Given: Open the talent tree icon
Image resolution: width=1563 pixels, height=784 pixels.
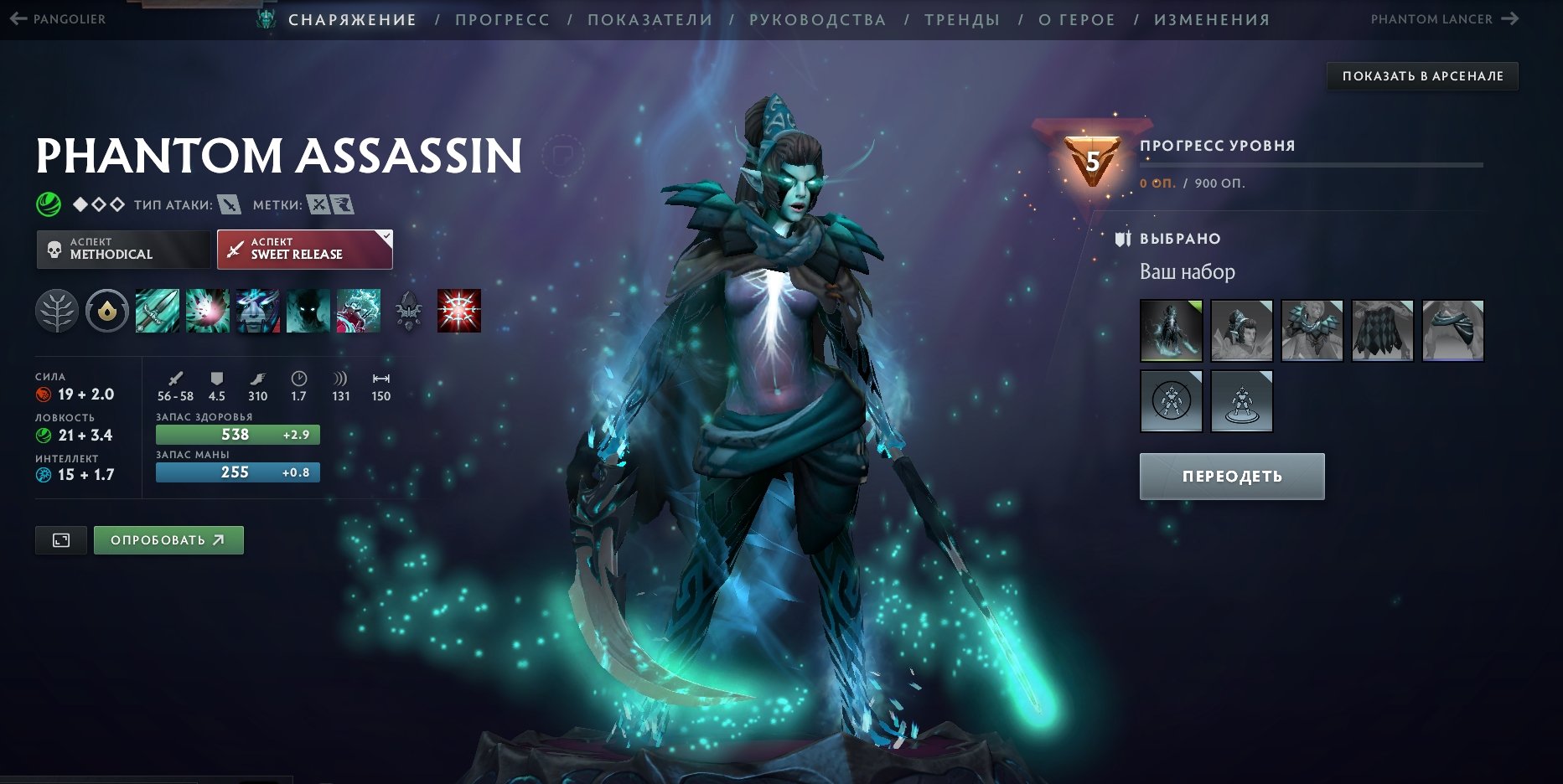Looking at the screenshot, I should point(57,311).
